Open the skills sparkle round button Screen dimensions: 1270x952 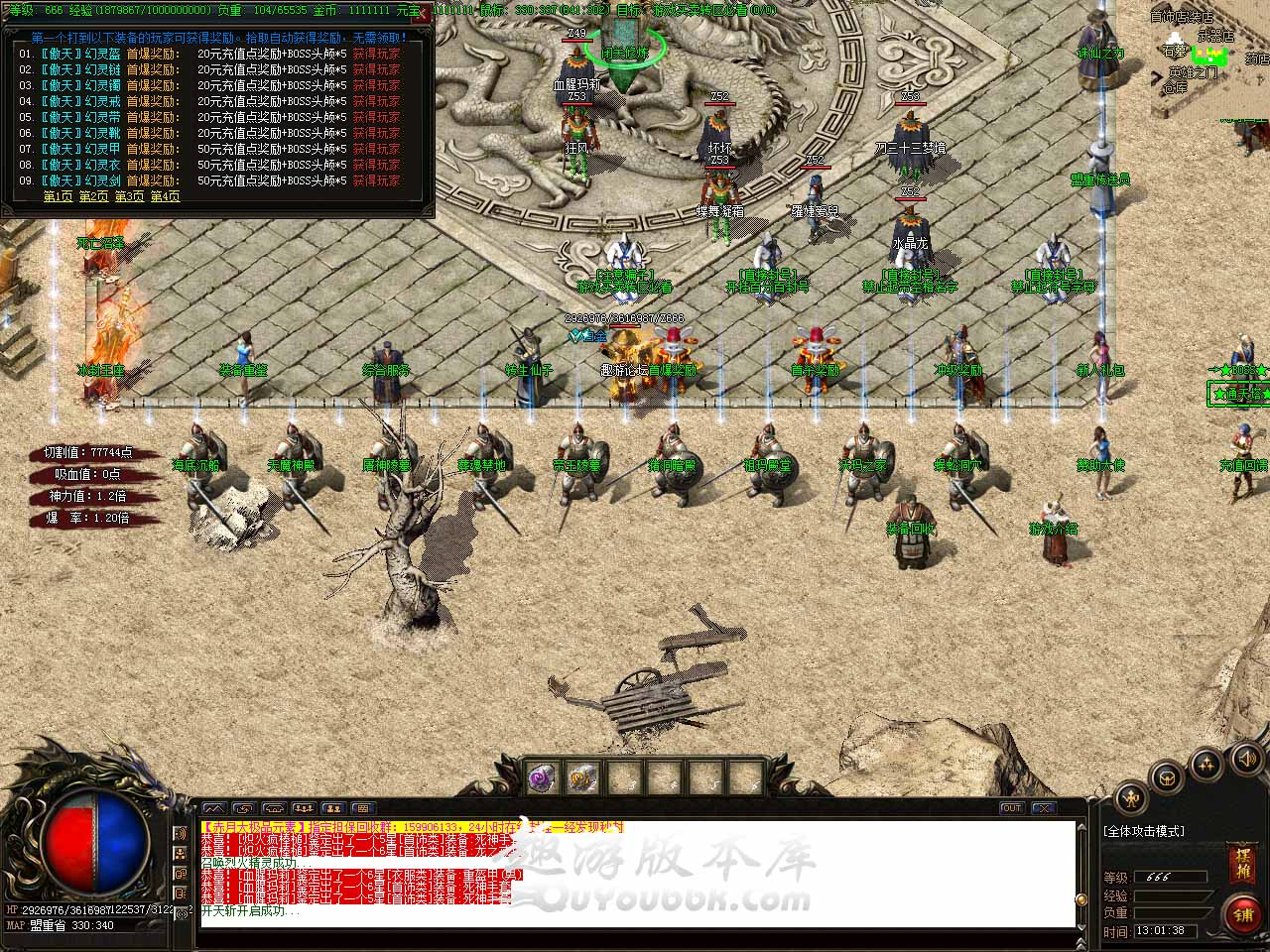(x=1206, y=764)
